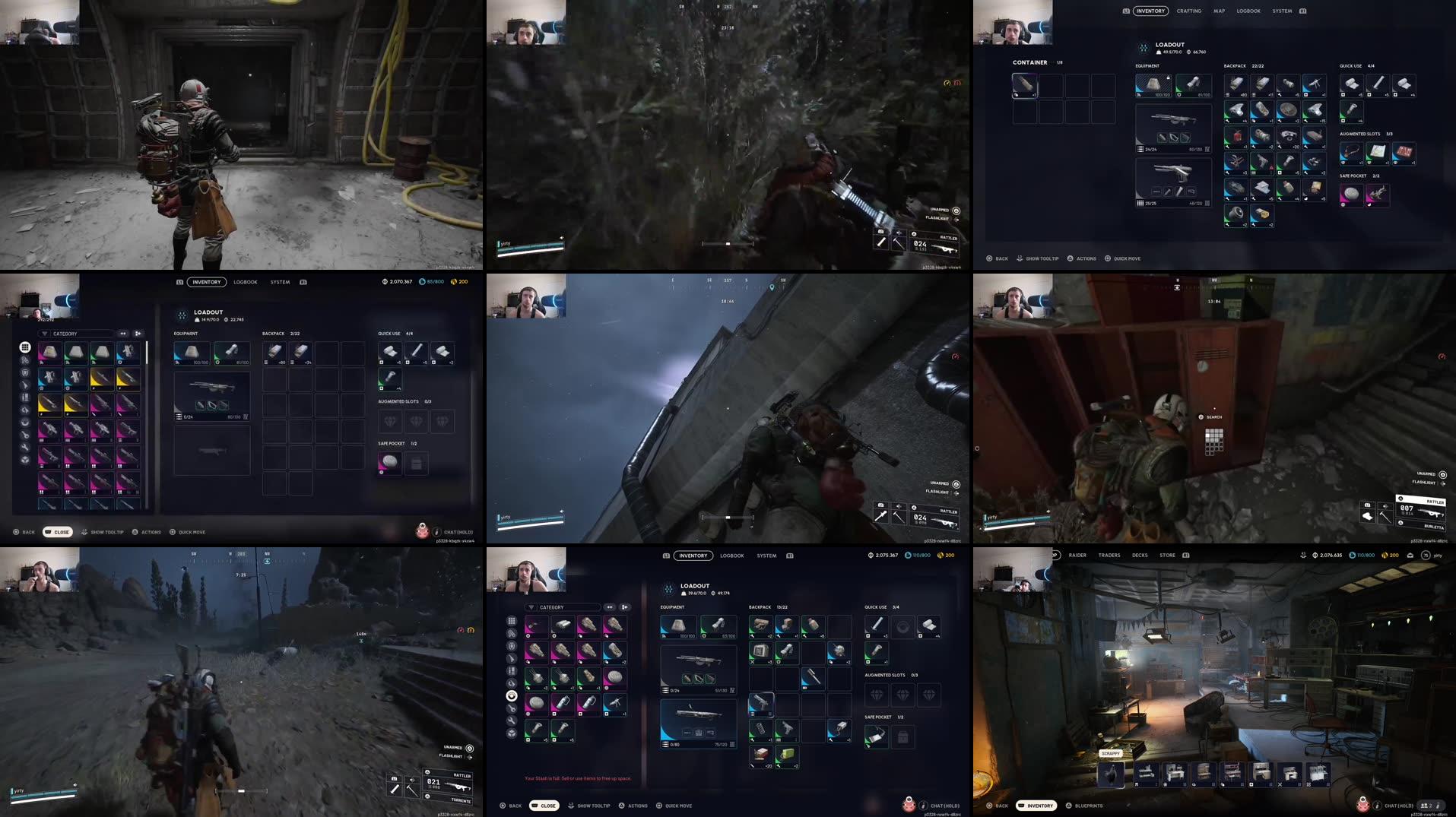
Task: Click the ammo magazine category filter icon
Action: click(25, 397)
